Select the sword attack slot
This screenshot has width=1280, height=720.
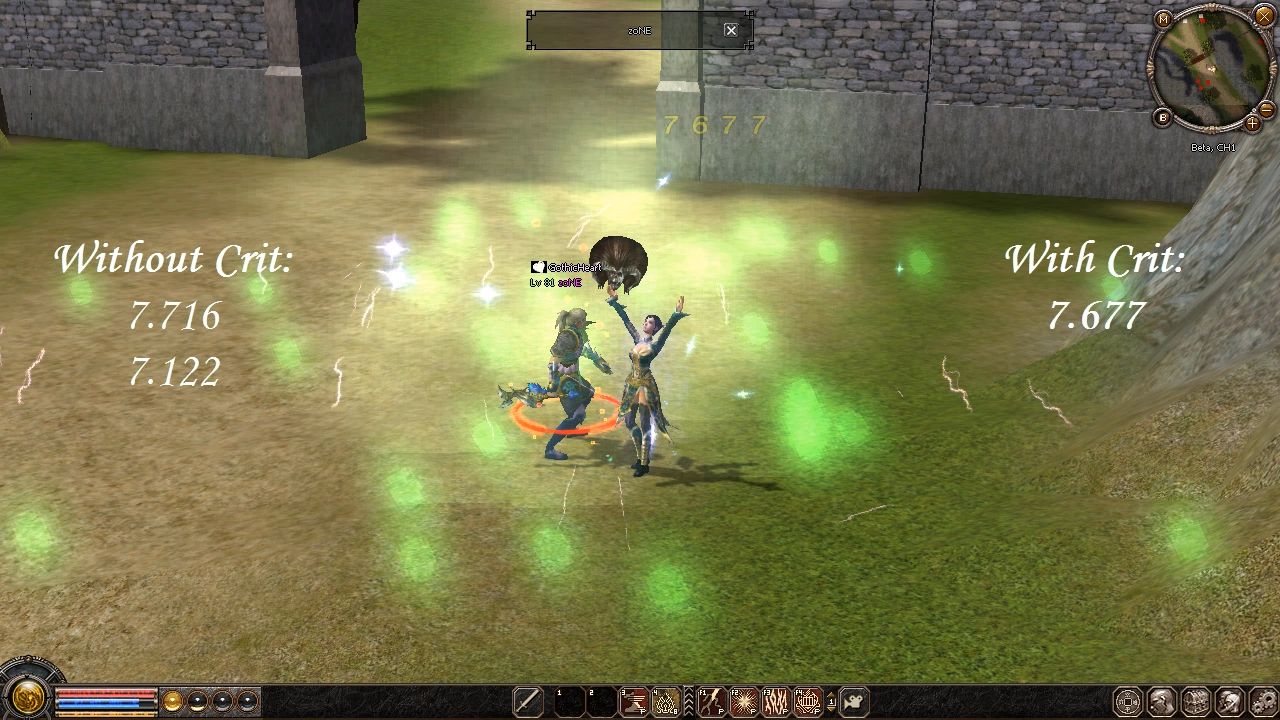tap(528, 702)
